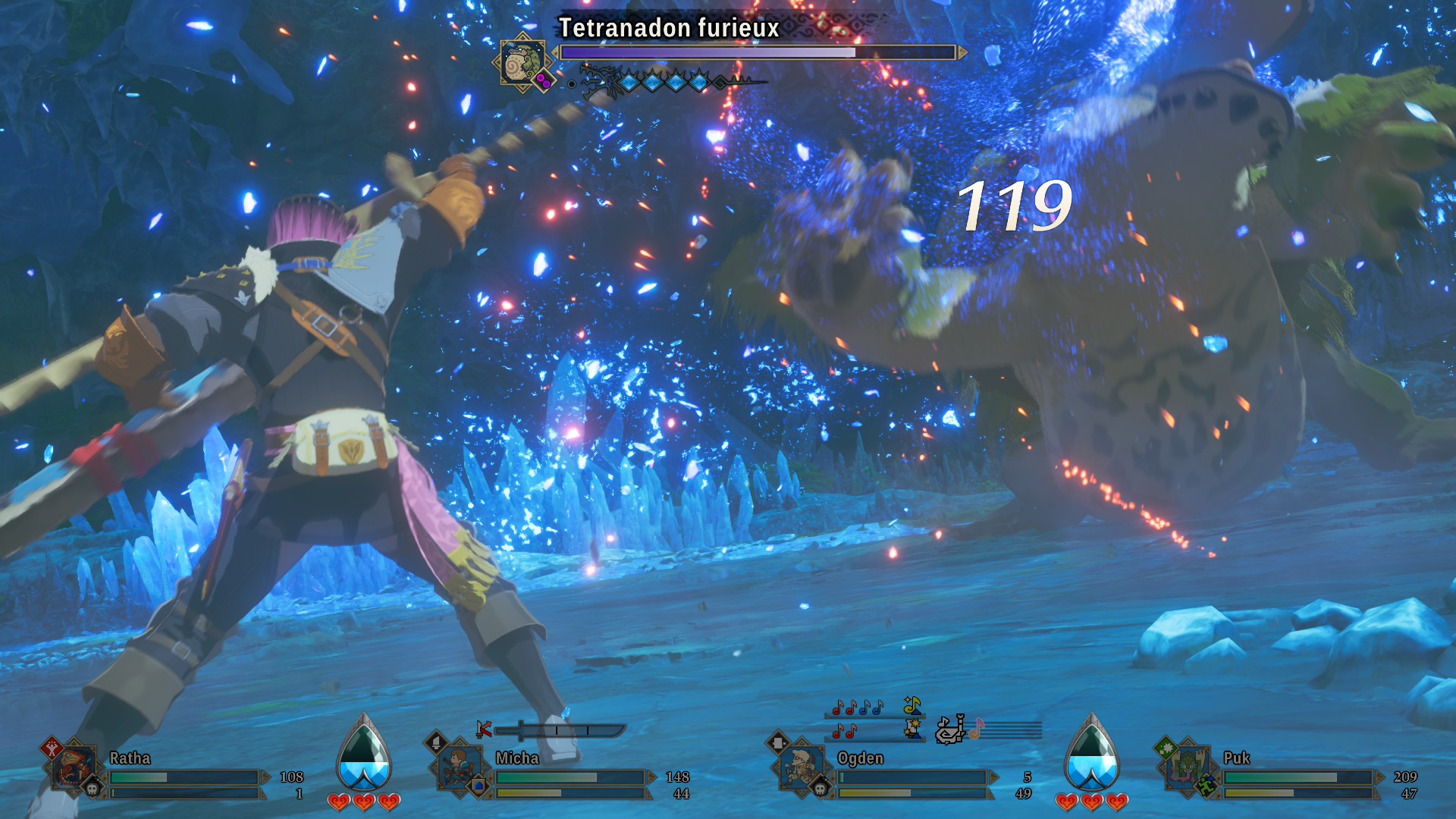Choose Ogden's character portrait

coord(802,767)
